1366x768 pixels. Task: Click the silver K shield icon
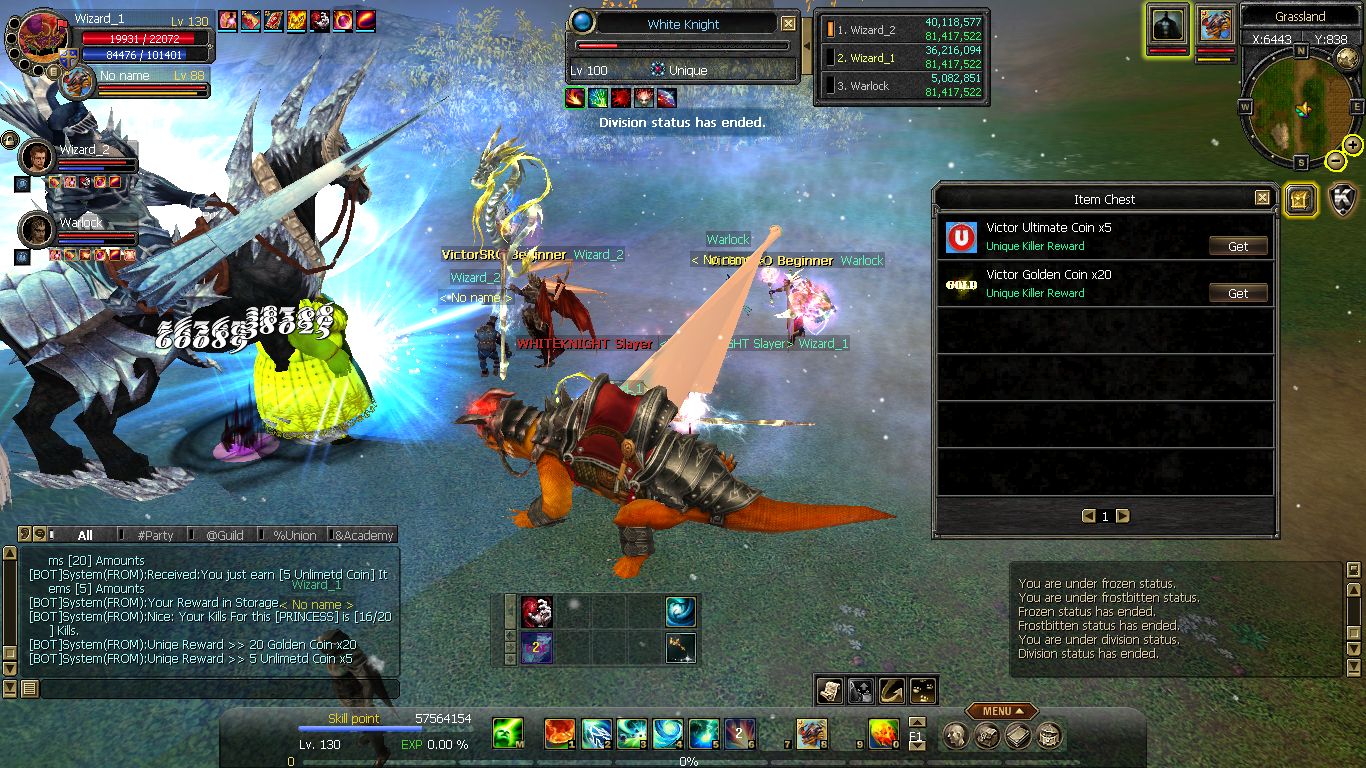click(1343, 199)
